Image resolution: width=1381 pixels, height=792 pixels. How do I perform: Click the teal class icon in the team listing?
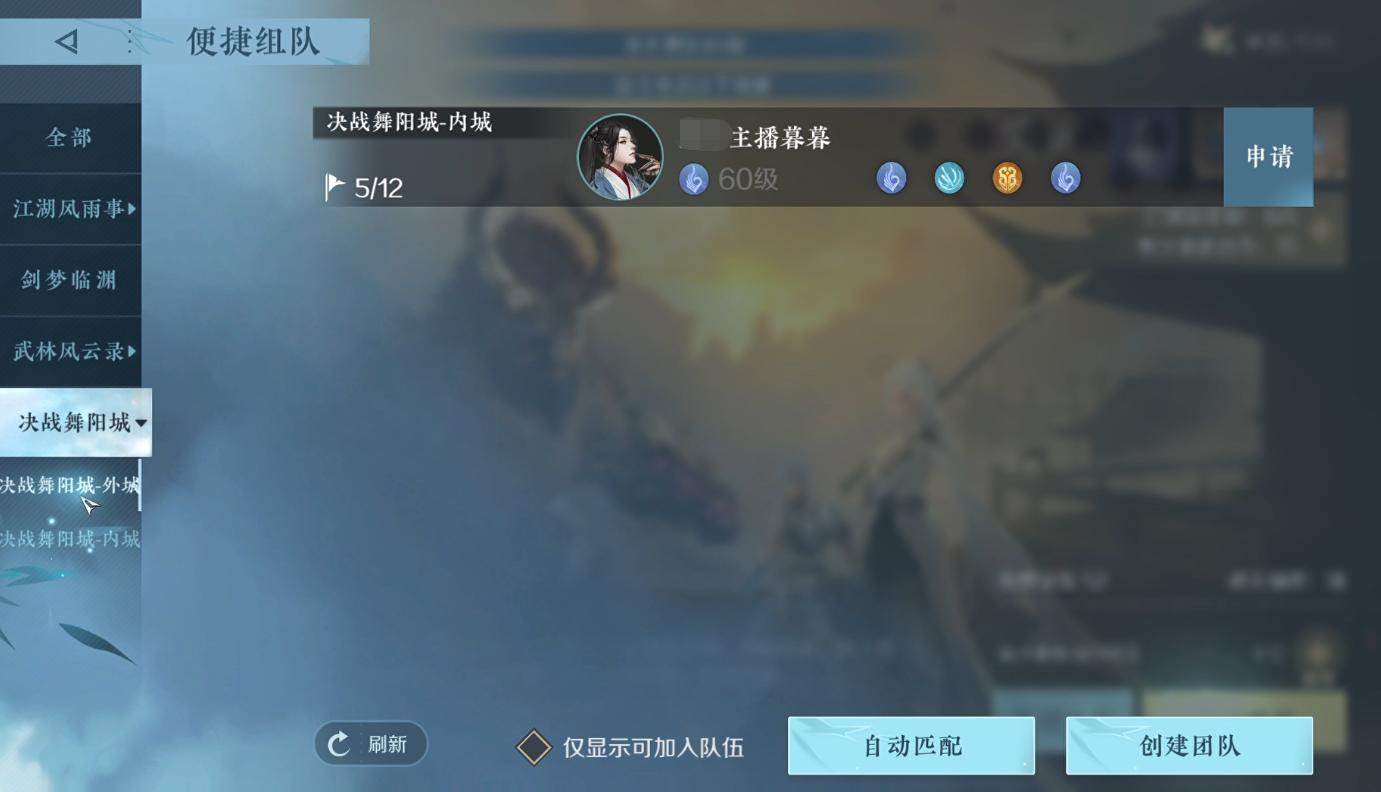pyautogui.click(x=949, y=178)
